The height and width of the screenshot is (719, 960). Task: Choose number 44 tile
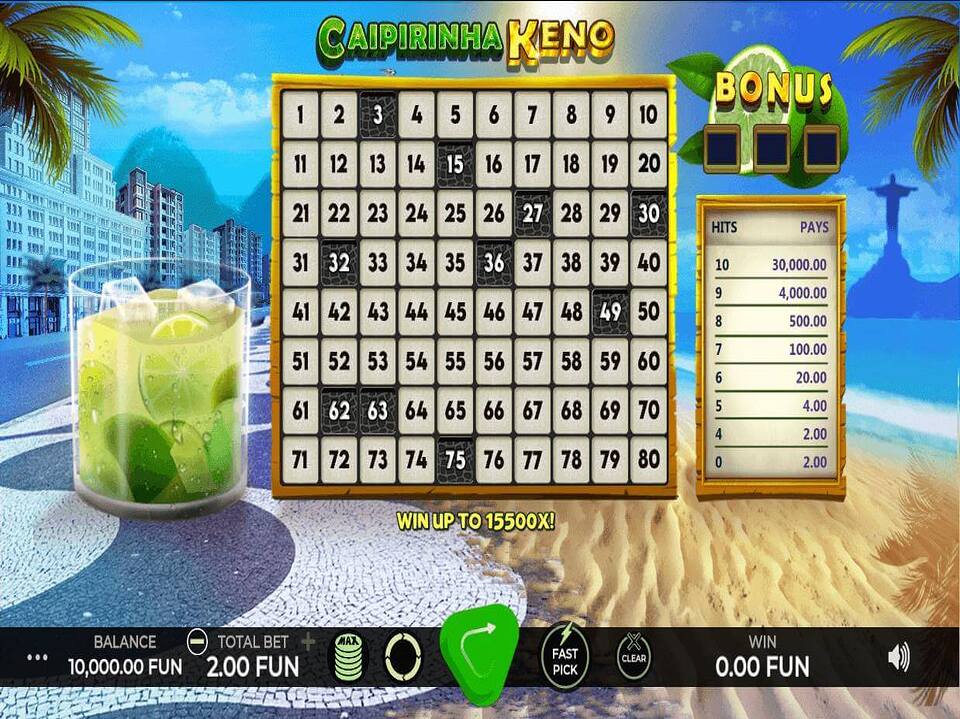(416, 312)
